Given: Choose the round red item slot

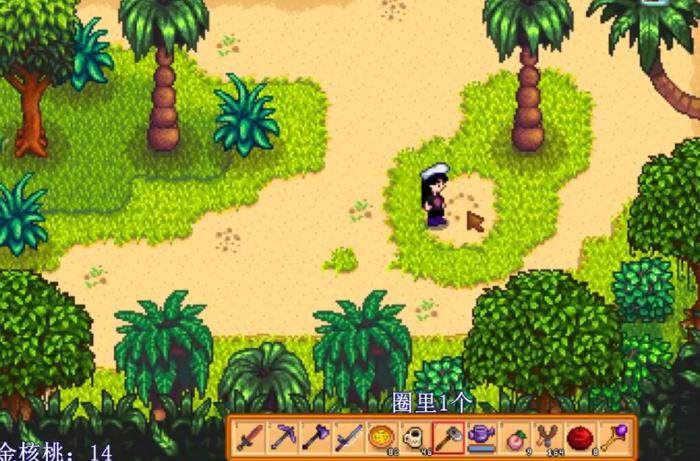Looking at the screenshot, I should coord(580,438).
